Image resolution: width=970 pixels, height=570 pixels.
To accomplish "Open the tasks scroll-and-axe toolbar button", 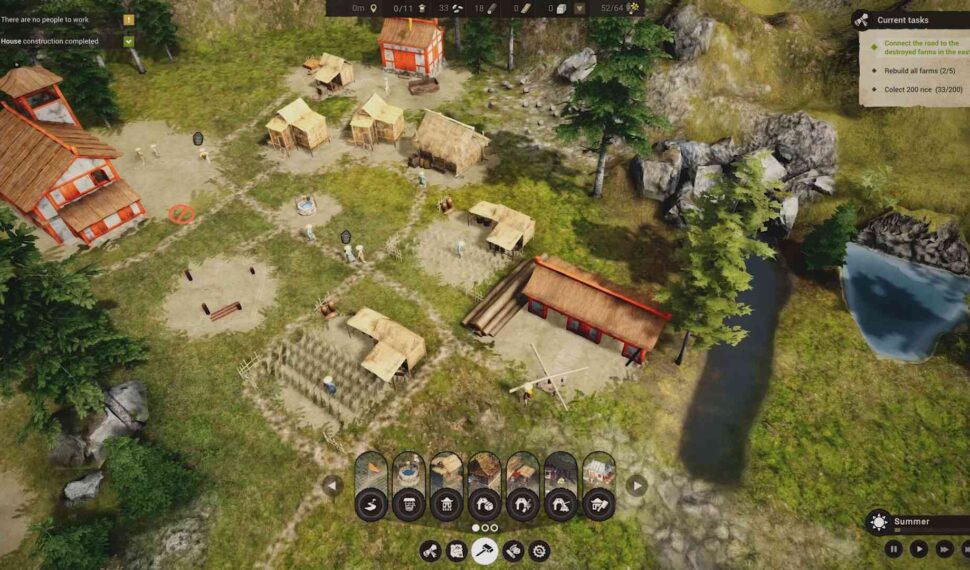I will tap(431, 550).
